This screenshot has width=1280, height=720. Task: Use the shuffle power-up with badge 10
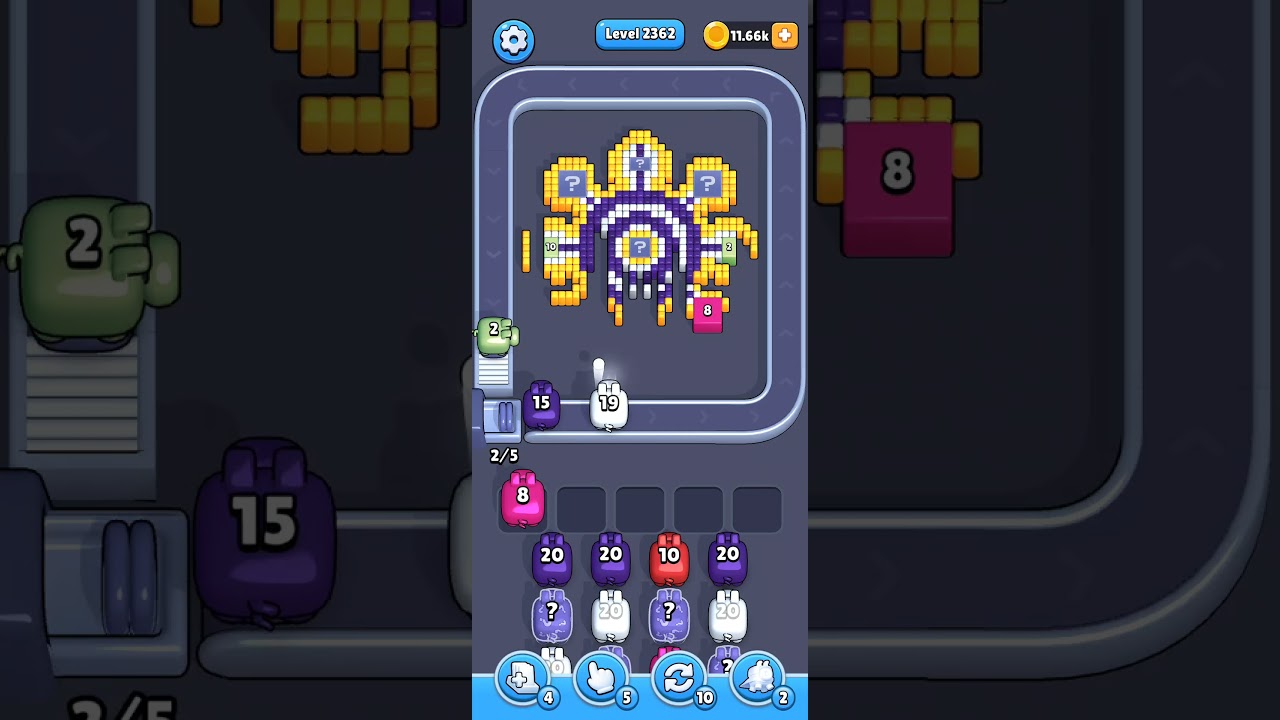(679, 678)
